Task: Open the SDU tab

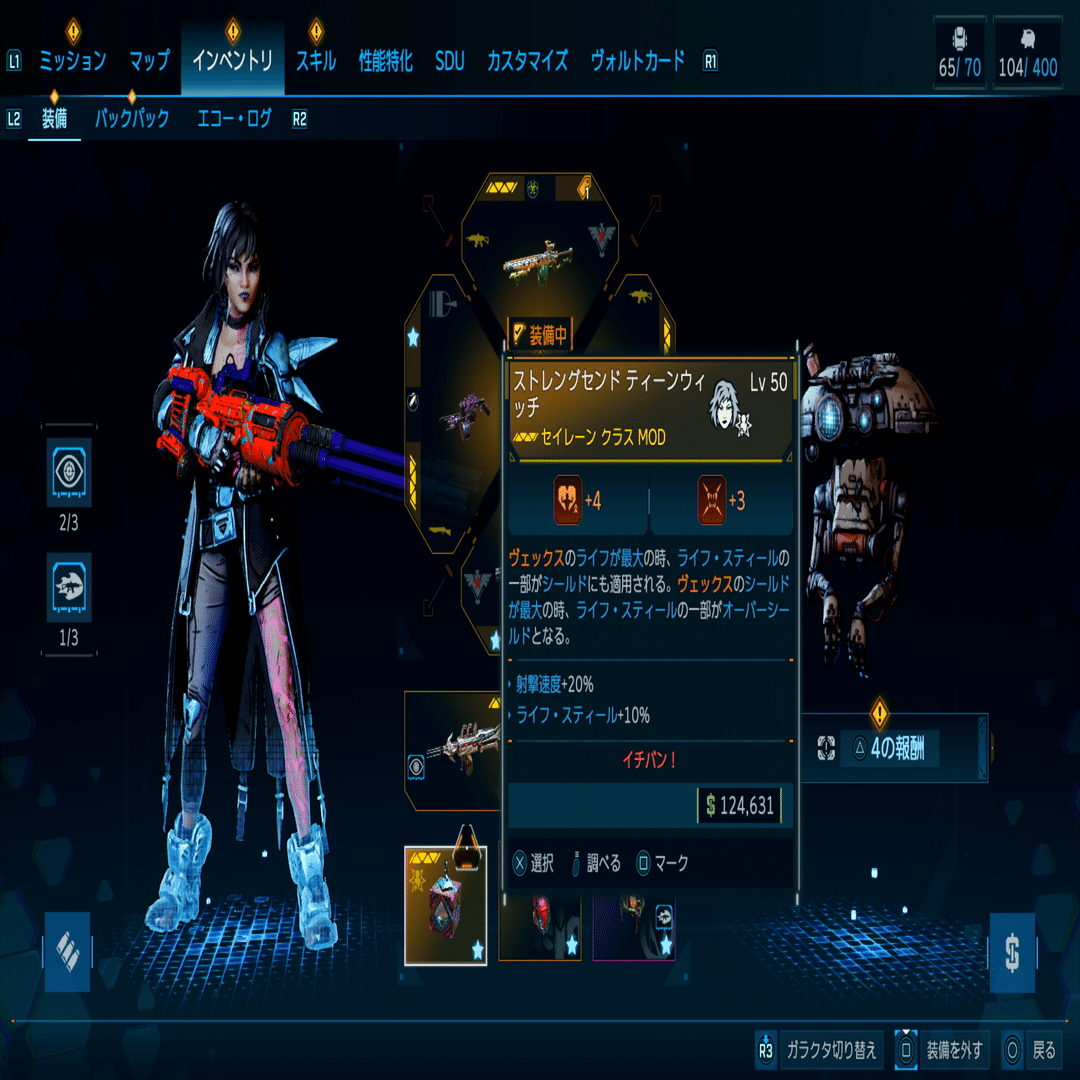Action: [449, 62]
